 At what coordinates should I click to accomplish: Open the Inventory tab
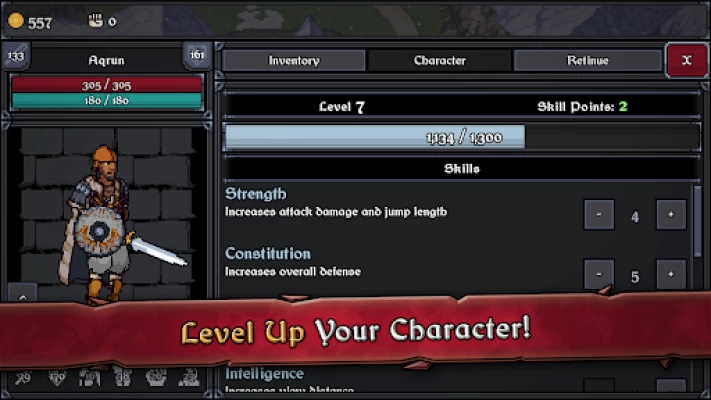coord(294,61)
